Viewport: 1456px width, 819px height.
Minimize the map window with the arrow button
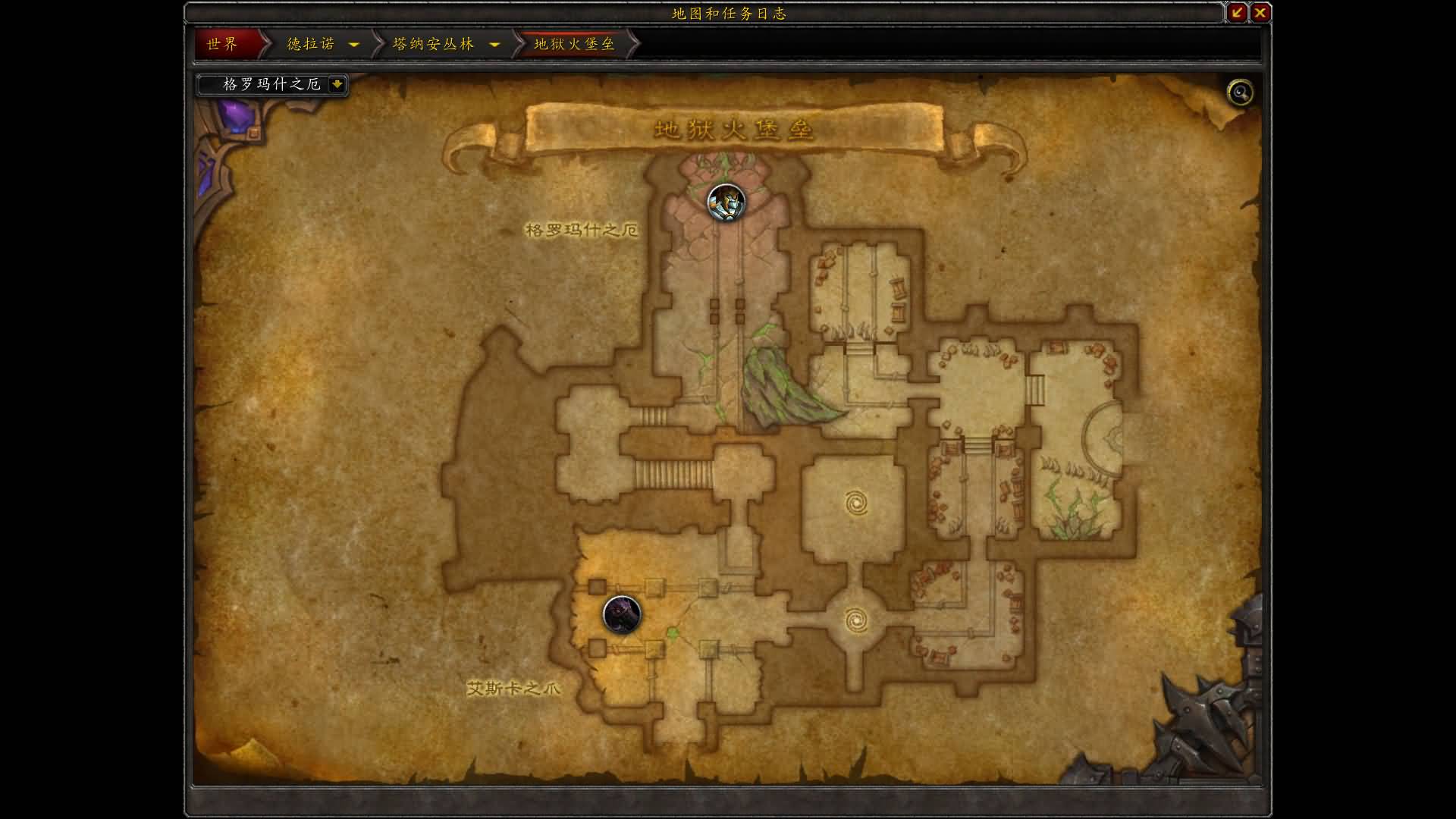(x=1237, y=12)
